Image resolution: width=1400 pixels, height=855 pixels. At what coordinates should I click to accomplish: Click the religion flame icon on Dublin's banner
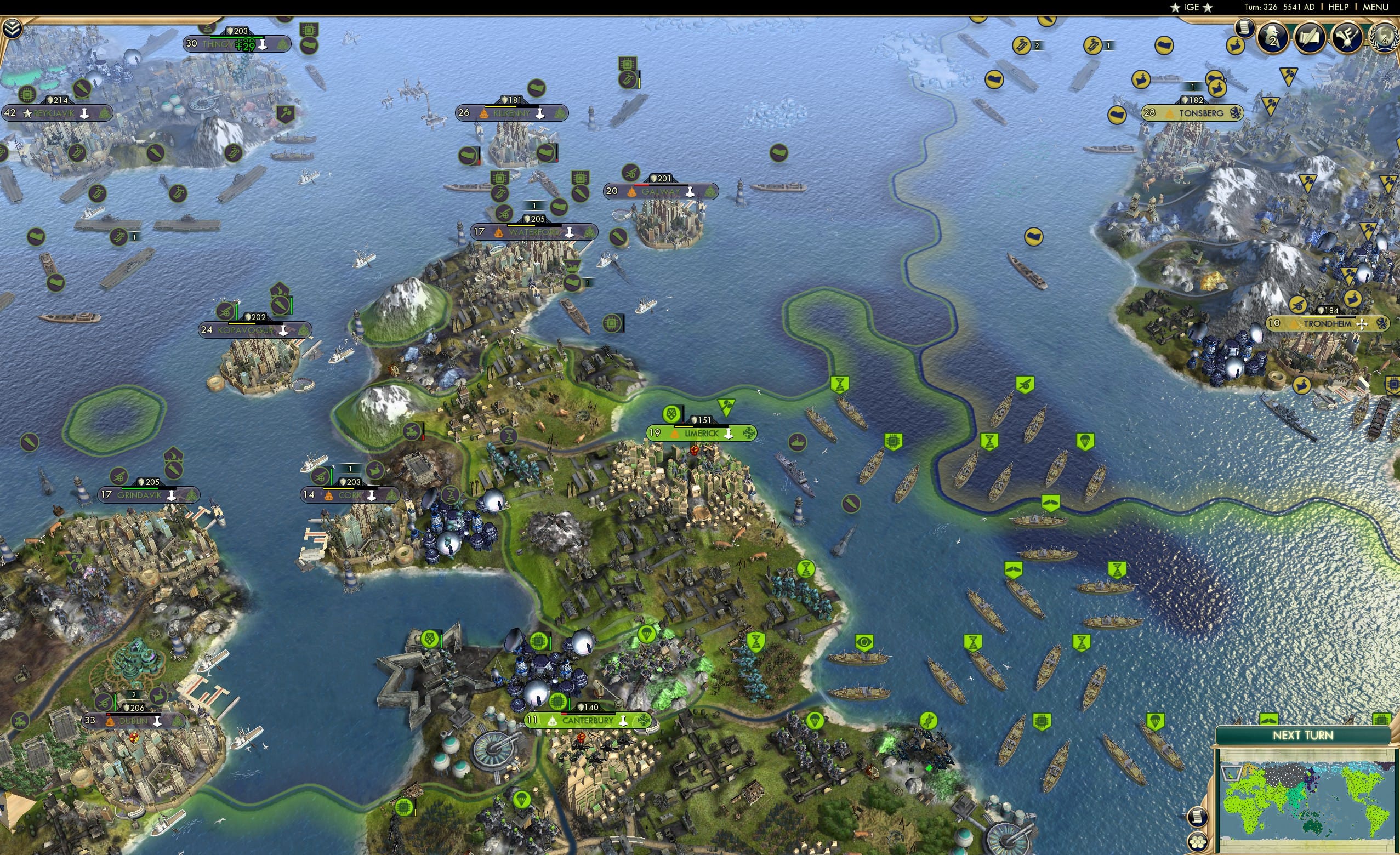coord(110,721)
